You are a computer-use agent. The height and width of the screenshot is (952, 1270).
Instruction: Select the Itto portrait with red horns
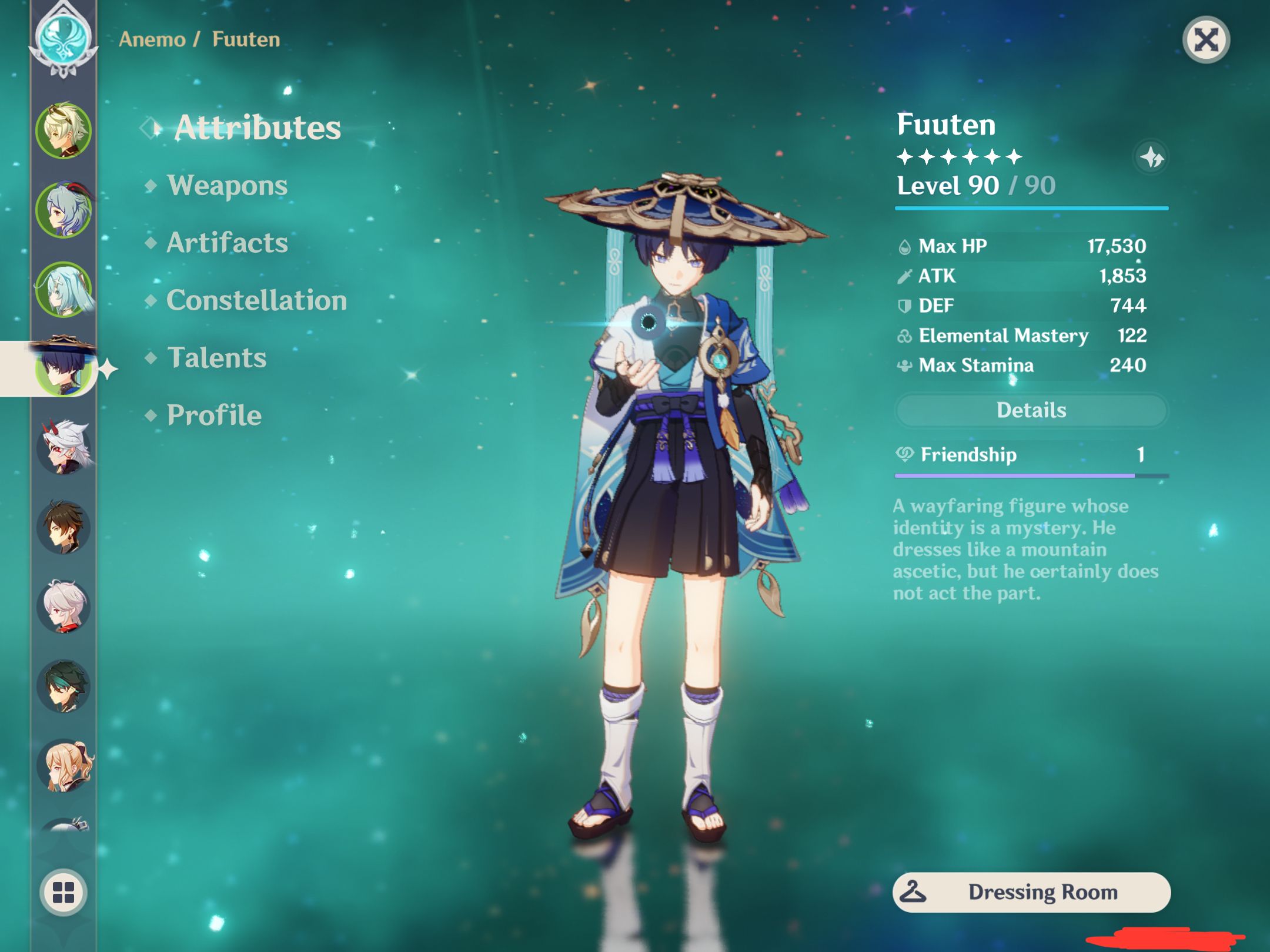click(62, 447)
